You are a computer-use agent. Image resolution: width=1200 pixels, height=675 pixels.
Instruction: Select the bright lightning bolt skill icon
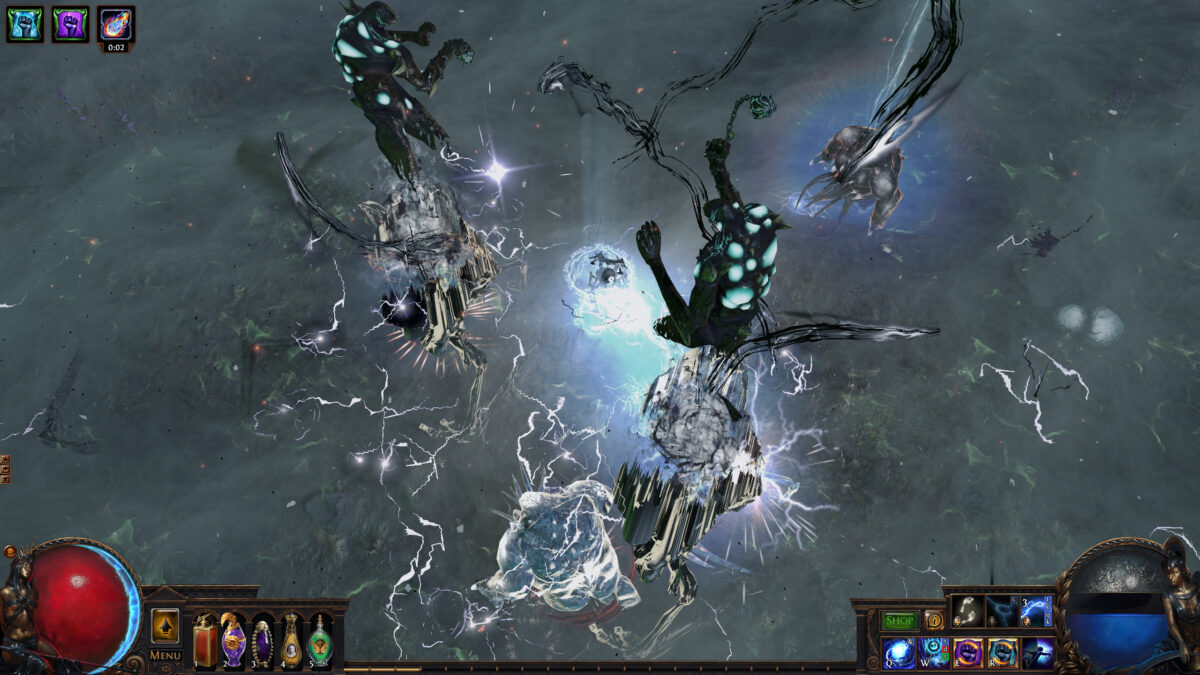point(1036,611)
